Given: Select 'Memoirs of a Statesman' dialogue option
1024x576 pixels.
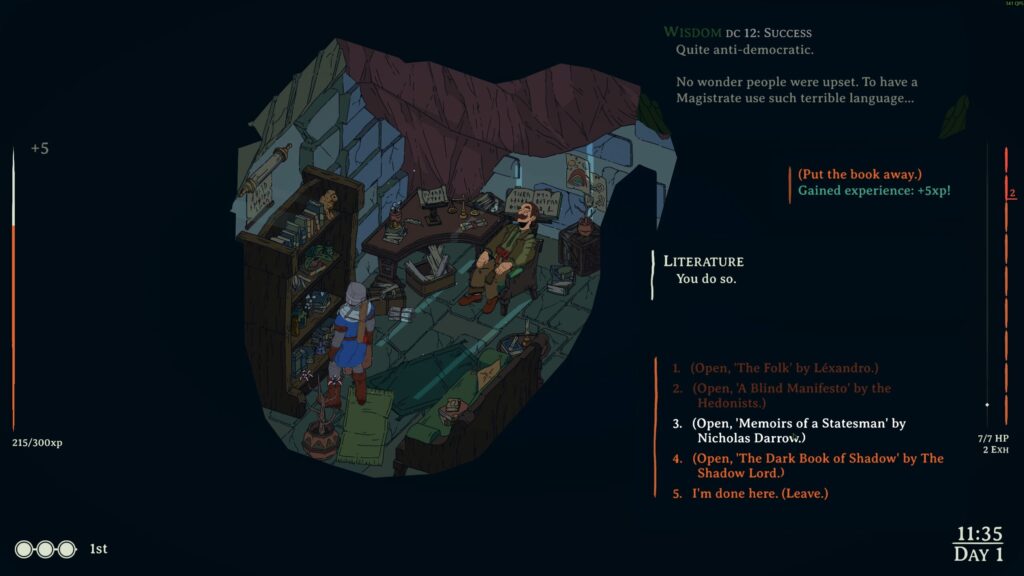Looking at the screenshot, I should point(798,430).
